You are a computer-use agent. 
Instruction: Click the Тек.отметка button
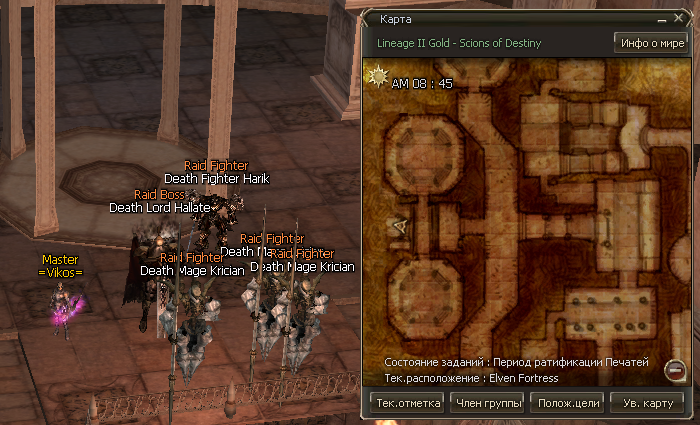pos(406,403)
